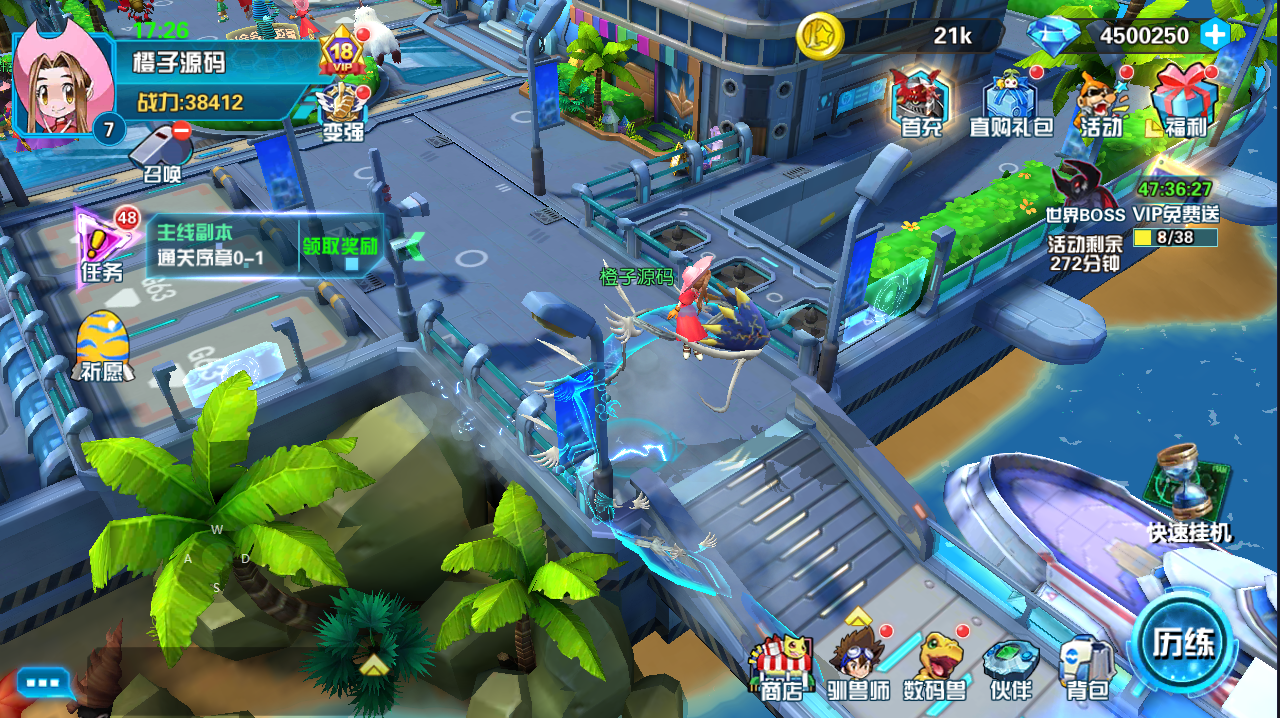
Task: Open the 商店 shop
Action: pyautogui.click(x=784, y=665)
